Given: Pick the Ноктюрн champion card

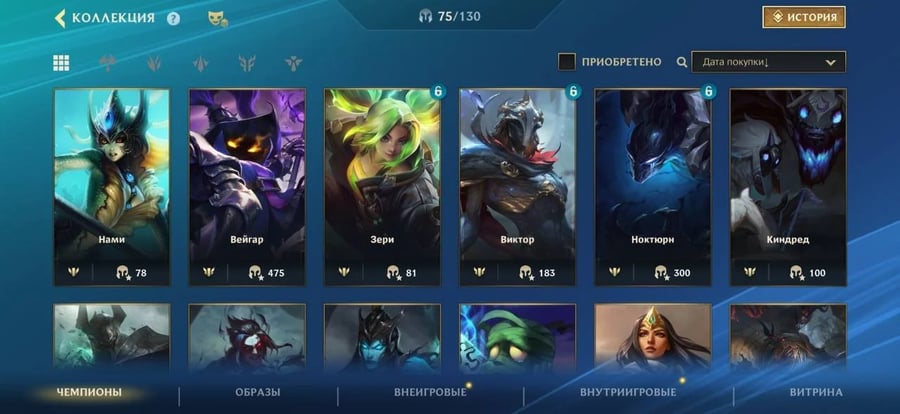Looking at the screenshot, I should tap(653, 187).
